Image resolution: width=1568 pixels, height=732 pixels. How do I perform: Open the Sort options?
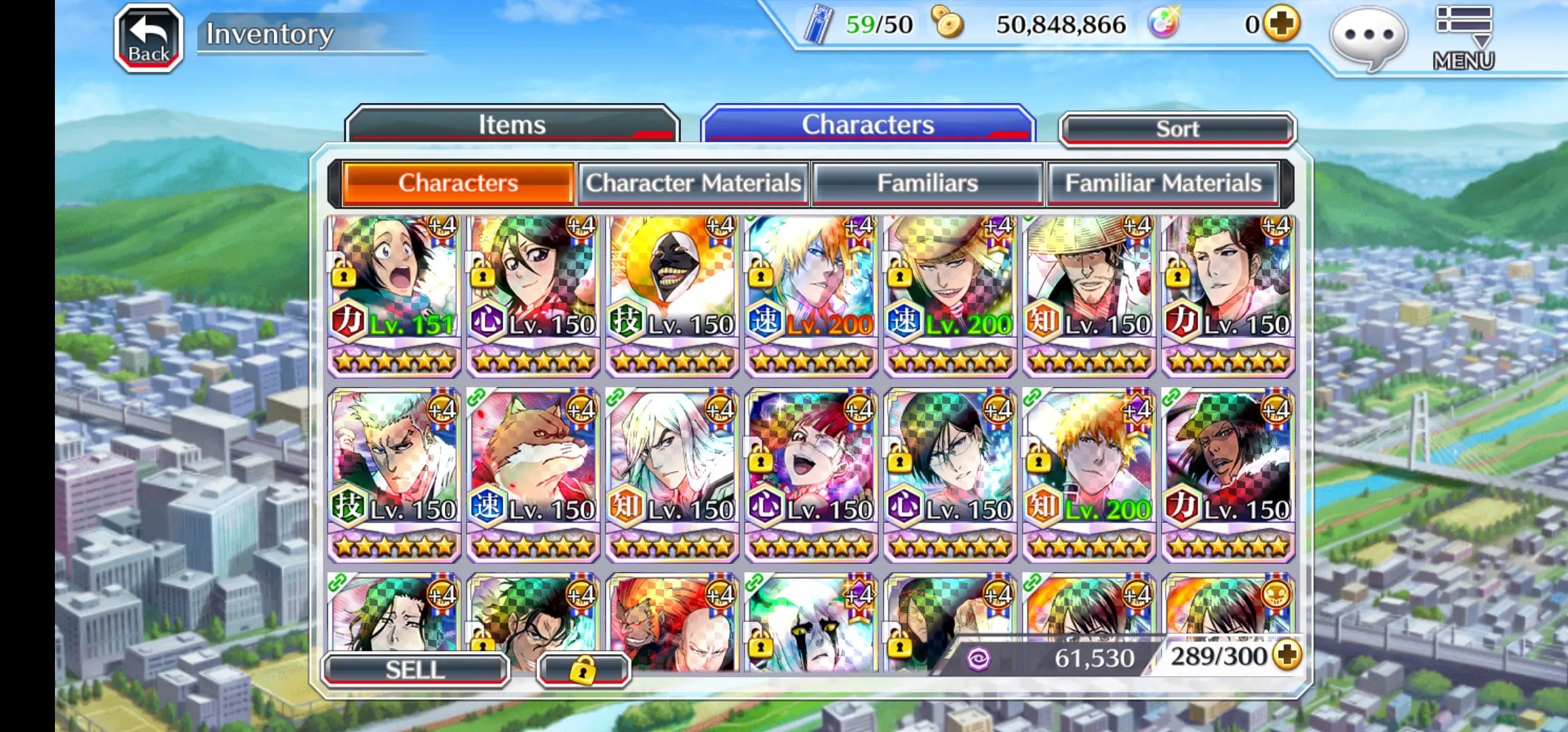click(1177, 129)
